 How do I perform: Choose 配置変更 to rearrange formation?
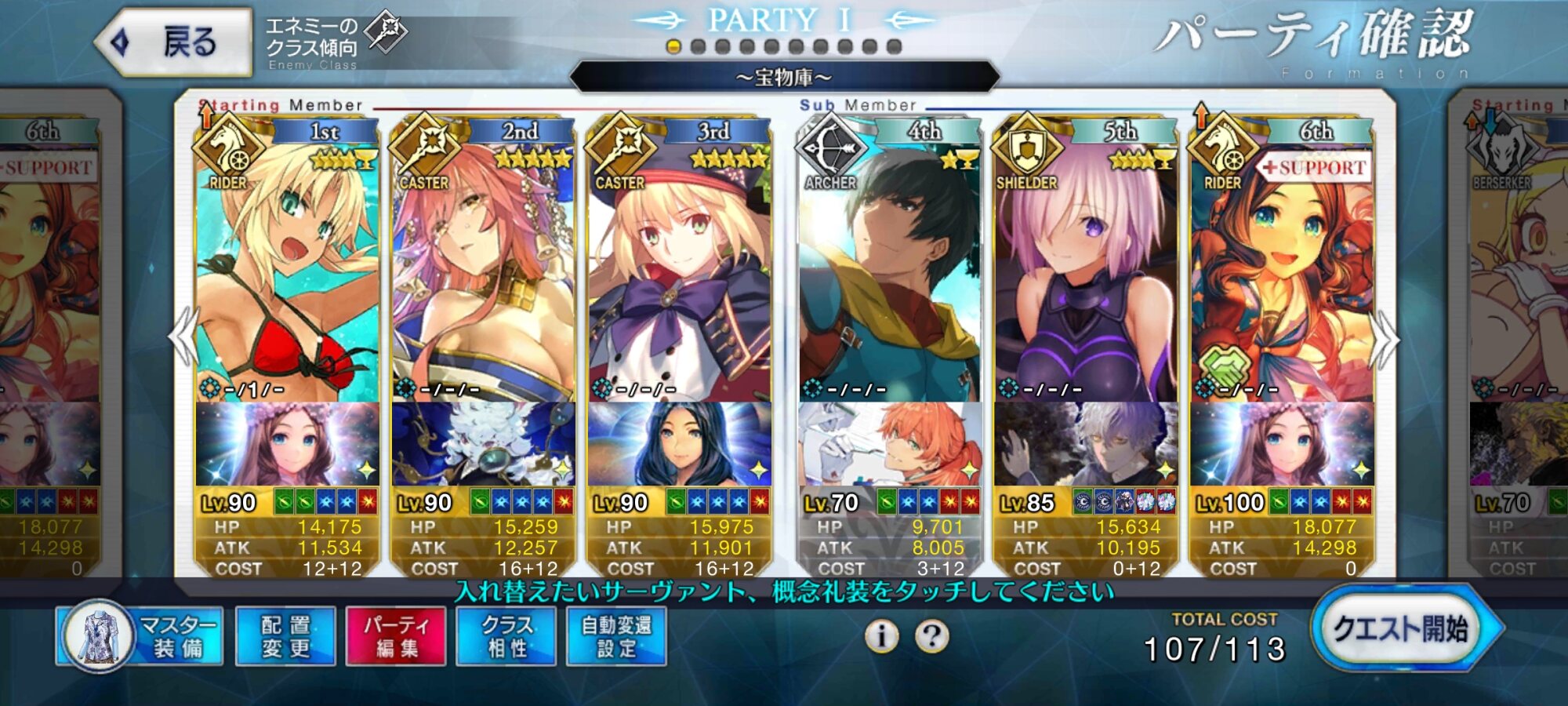click(x=285, y=636)
